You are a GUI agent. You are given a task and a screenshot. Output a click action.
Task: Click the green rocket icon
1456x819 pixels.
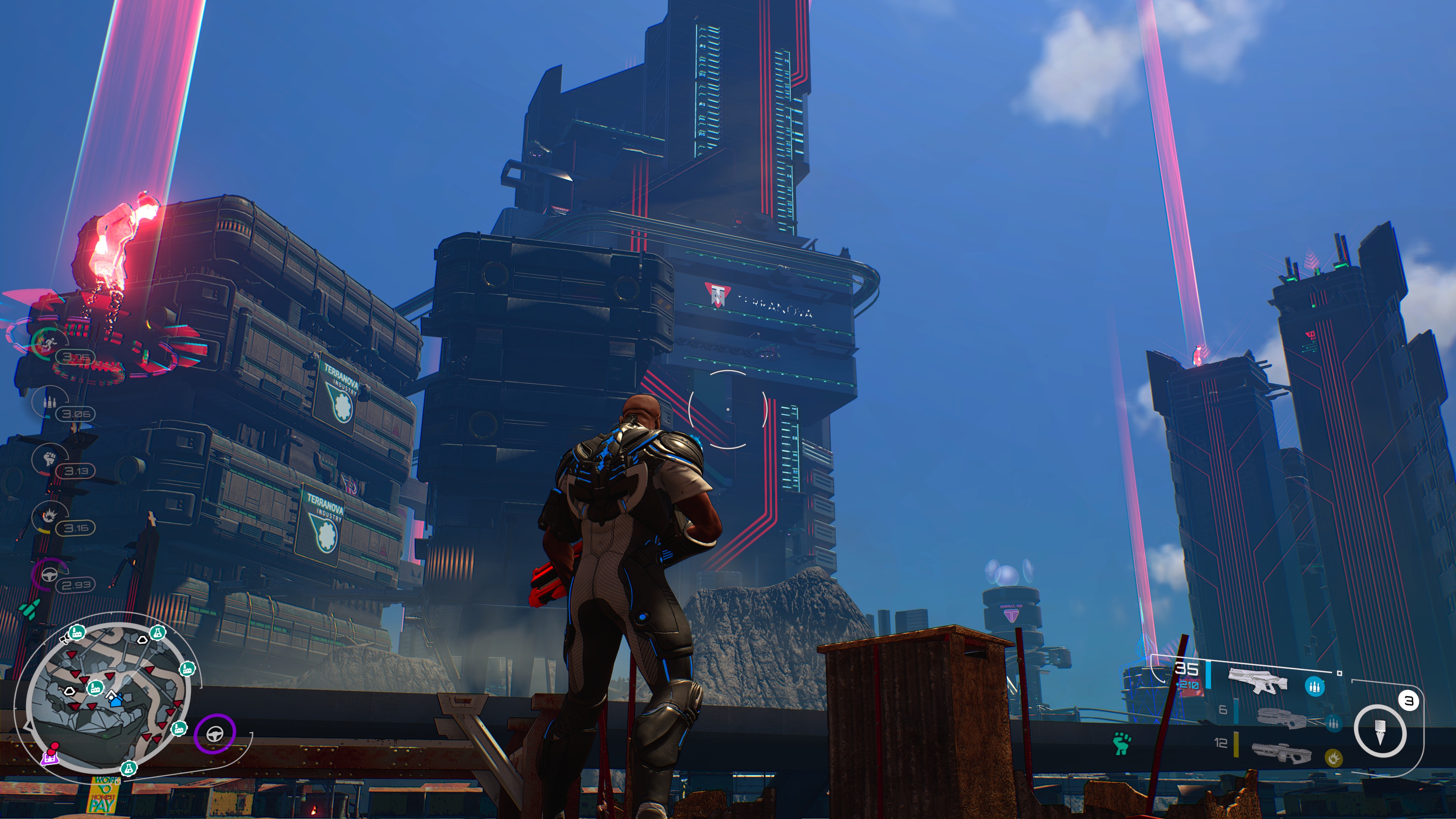[x=30, y=610]
